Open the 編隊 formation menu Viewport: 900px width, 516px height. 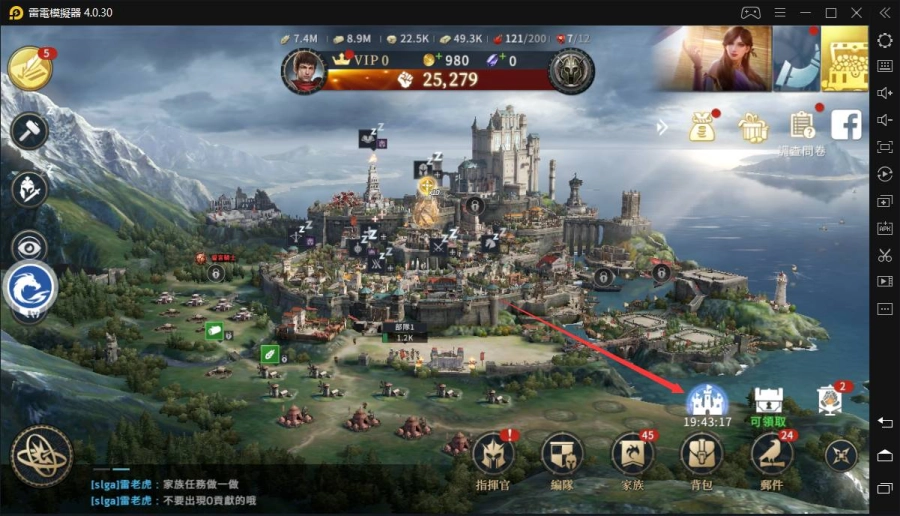pyautogui.click(x=562, y=454)
